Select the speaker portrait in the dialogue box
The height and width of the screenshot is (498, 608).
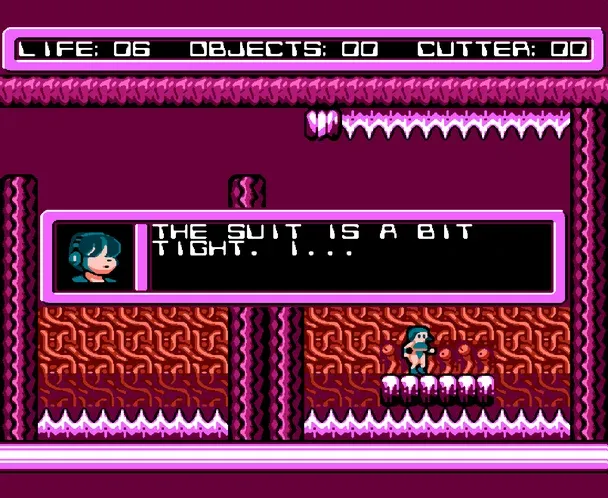pos(92,257)
